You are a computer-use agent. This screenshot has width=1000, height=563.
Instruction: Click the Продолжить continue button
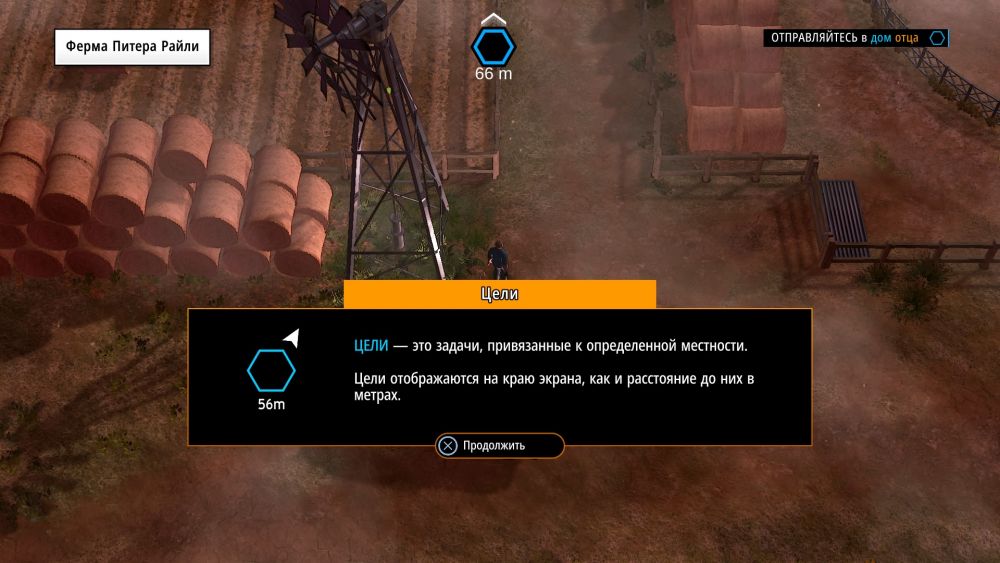point(499,446)
